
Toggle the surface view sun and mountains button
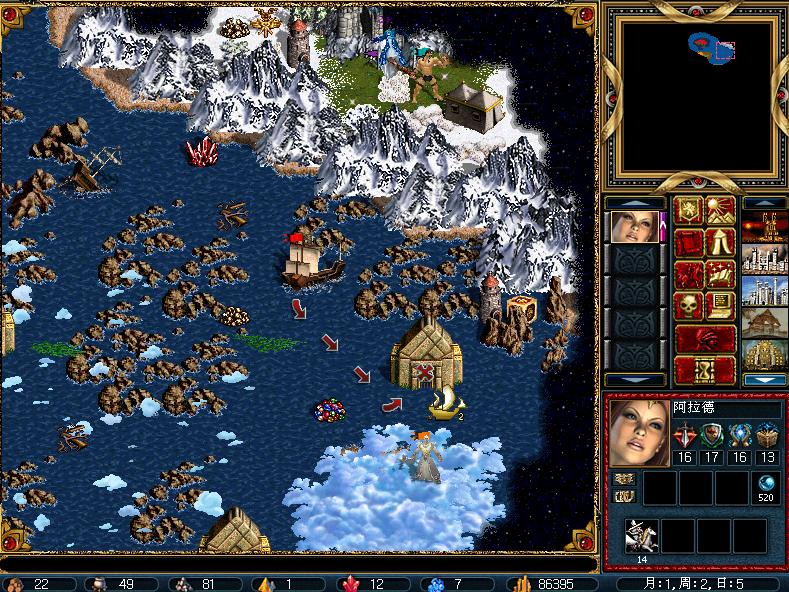coord(720,212)
